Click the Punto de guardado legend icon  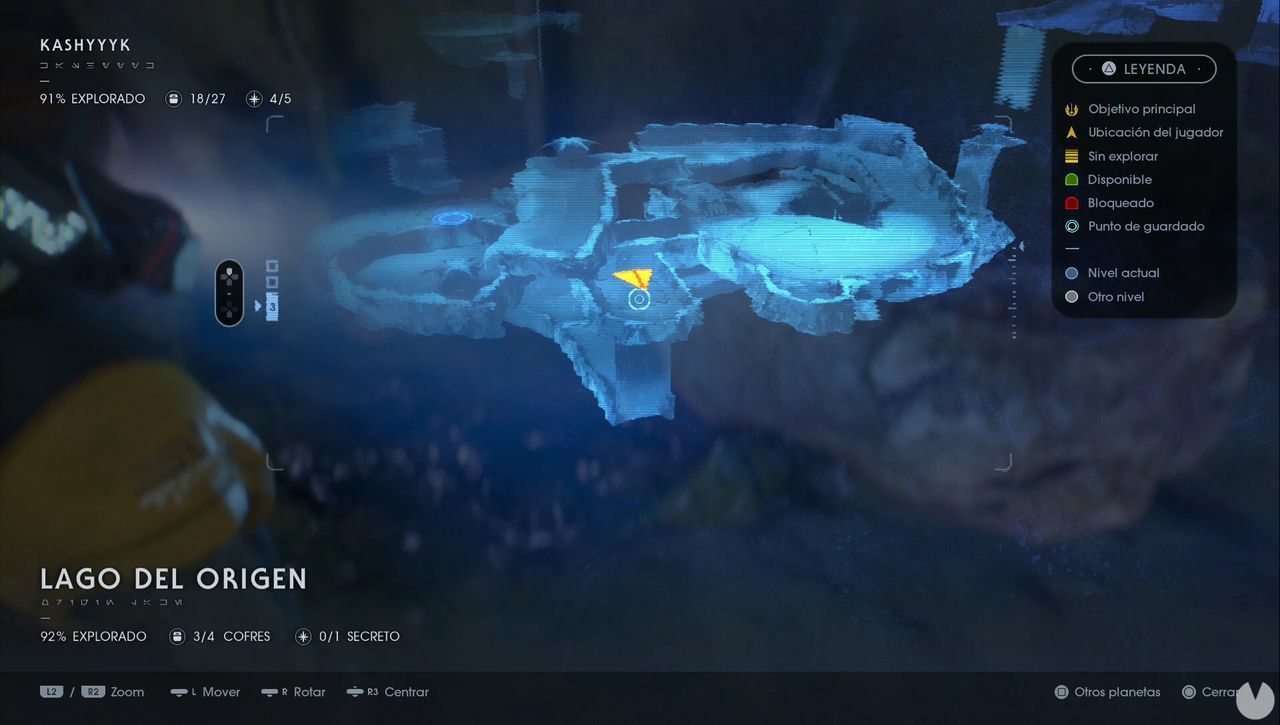[x=1071, y=226]
